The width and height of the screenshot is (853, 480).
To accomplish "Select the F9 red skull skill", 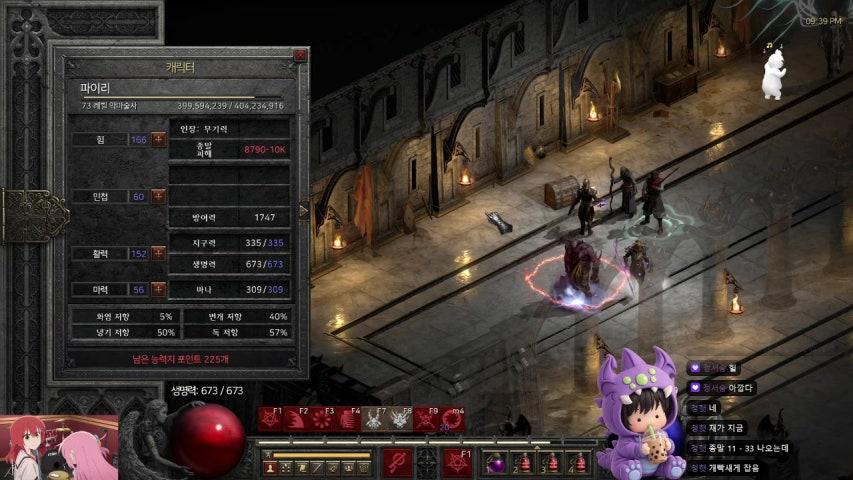I will click(427, 419).
